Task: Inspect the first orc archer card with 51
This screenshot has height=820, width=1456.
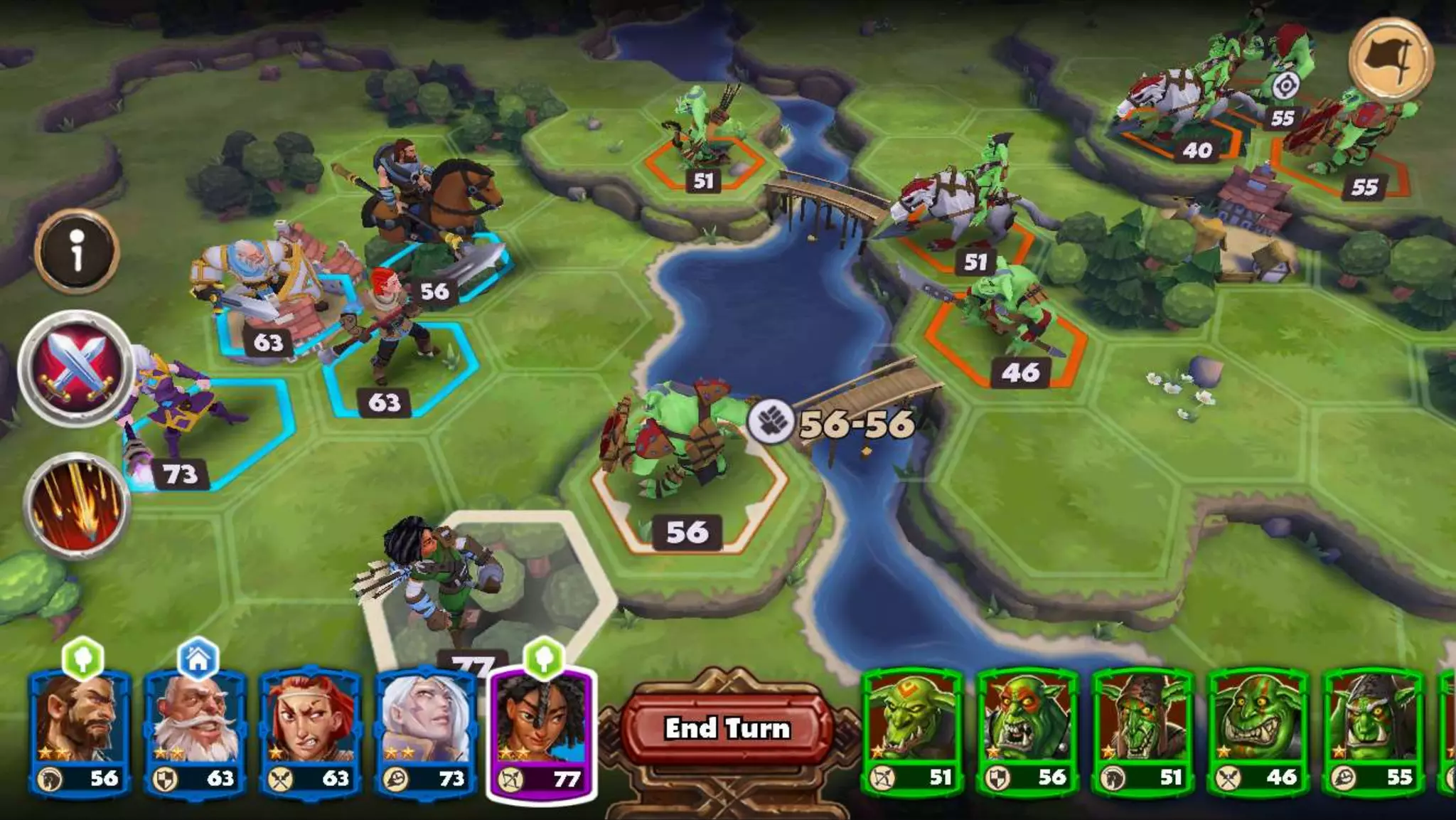Action: point(912,733)
